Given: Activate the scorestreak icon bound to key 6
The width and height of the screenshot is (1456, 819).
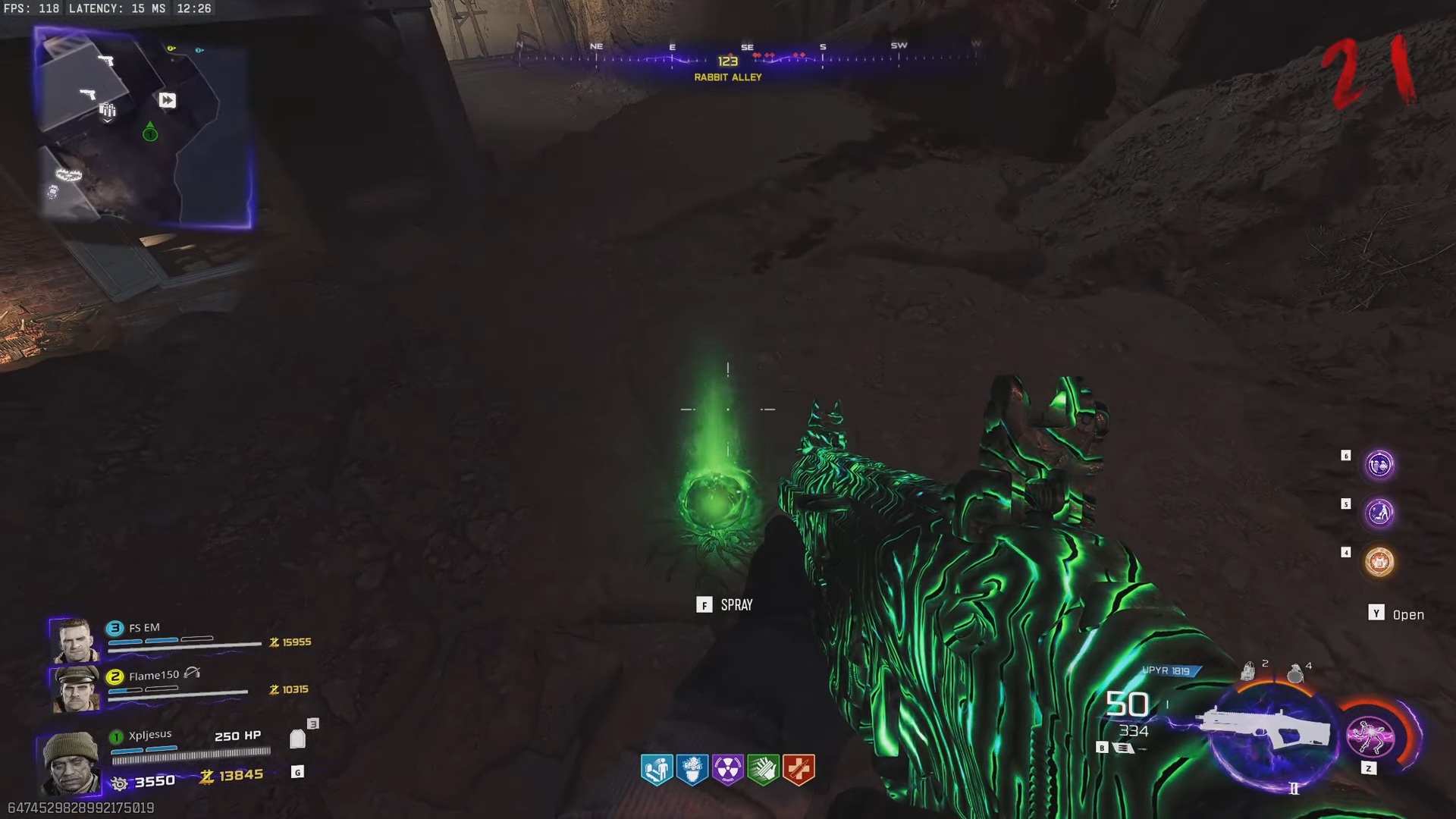Looking at the screenshot, I should click(1379, 465).
